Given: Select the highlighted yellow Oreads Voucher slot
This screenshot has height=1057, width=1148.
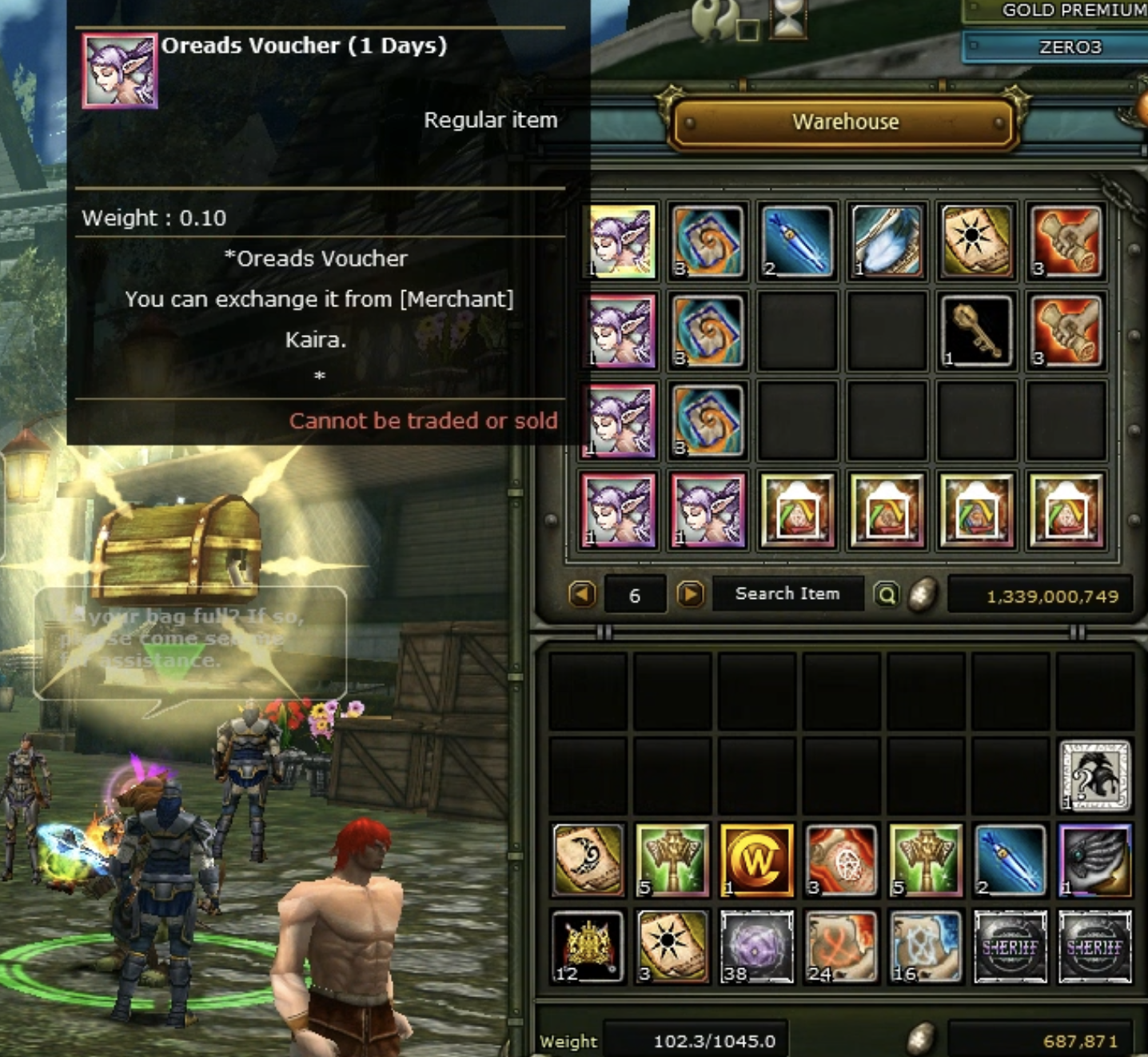Looking at the screenshot, I should 620,241.
